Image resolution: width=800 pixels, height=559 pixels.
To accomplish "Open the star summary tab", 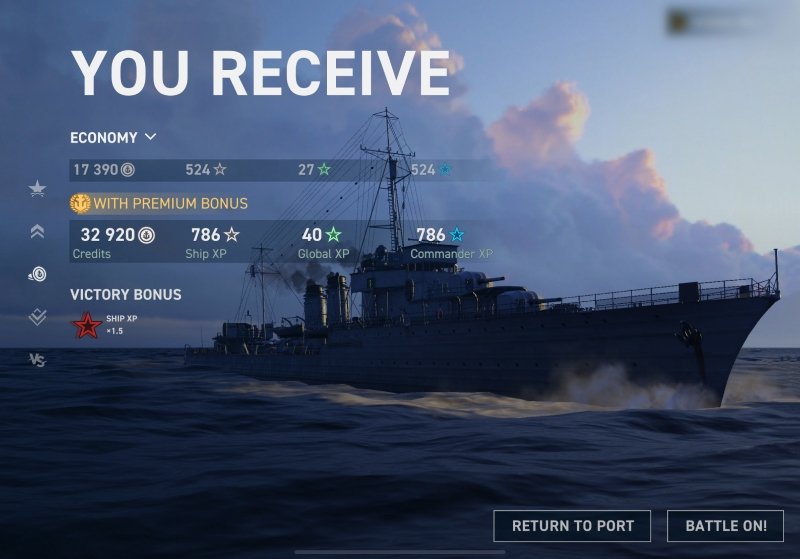I will point(37,189).
